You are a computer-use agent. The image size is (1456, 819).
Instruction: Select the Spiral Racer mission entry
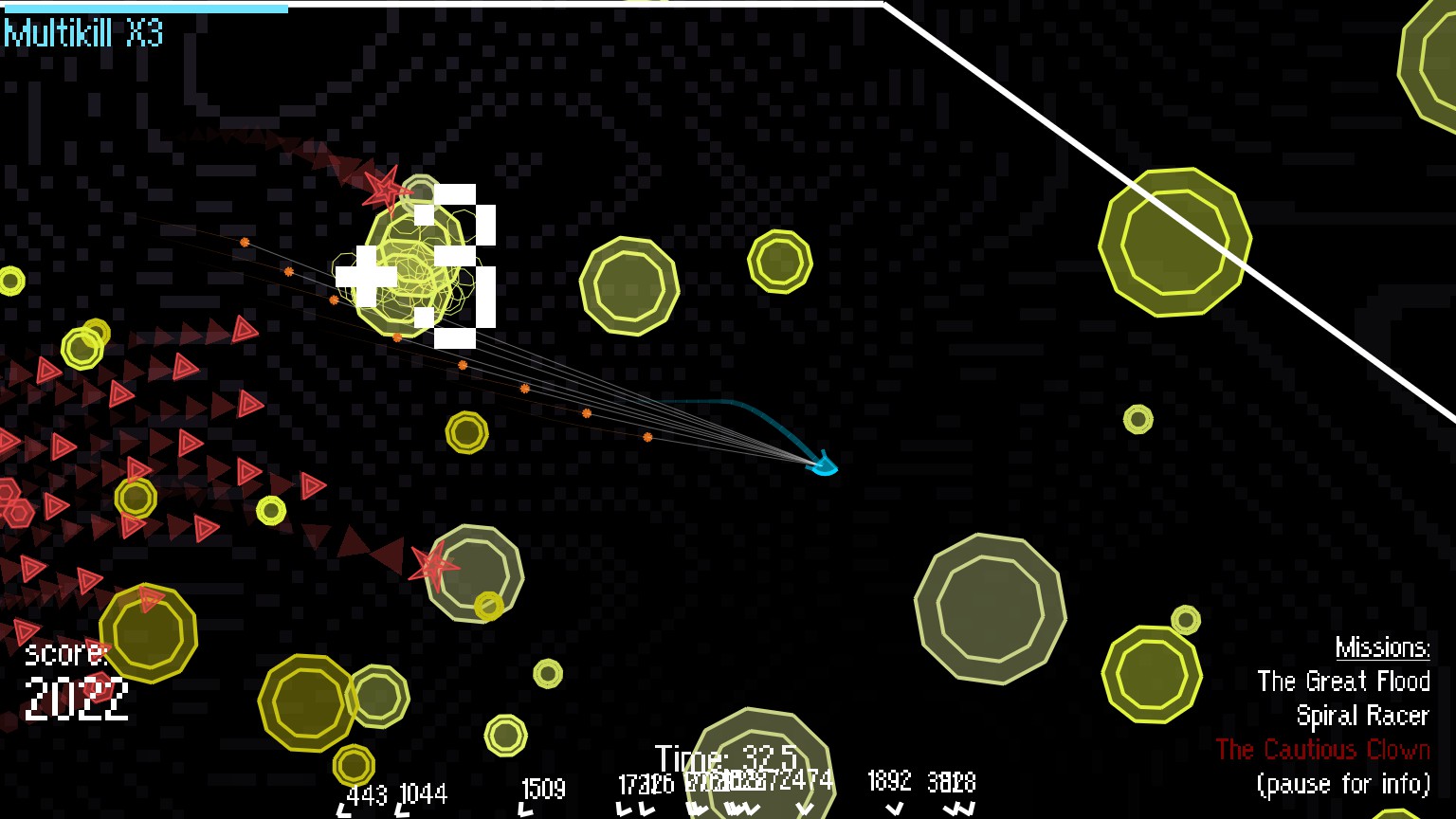[1362, 716]
